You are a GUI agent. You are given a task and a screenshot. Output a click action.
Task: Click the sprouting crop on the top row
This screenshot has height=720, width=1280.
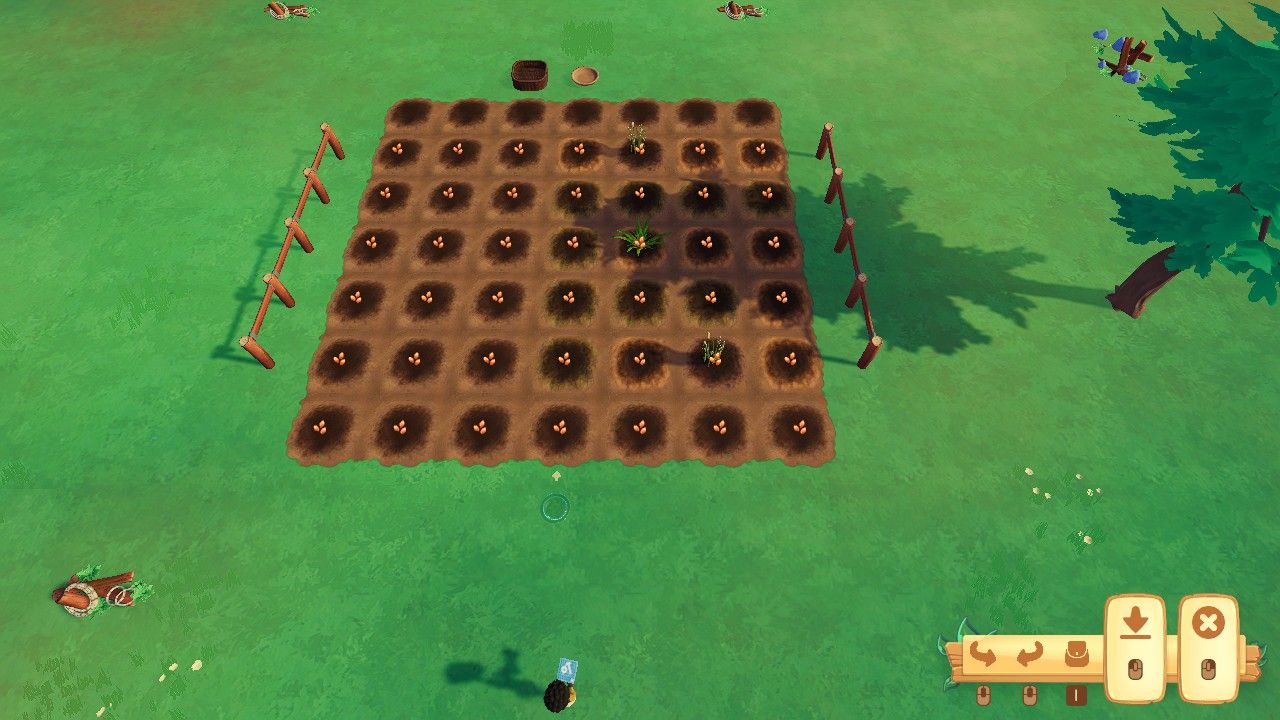pos(638,142)
